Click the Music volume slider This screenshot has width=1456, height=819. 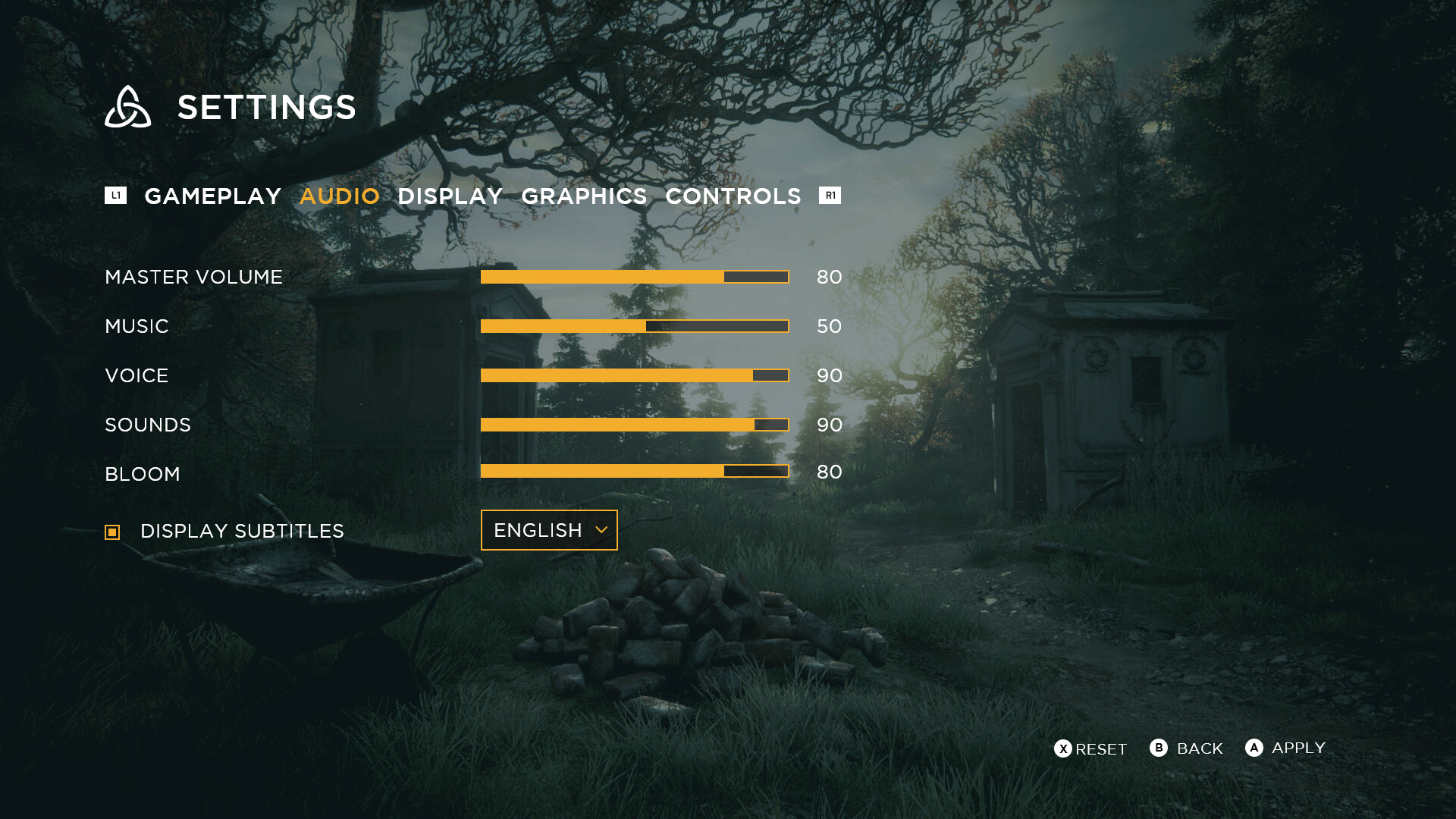point(635,326)
